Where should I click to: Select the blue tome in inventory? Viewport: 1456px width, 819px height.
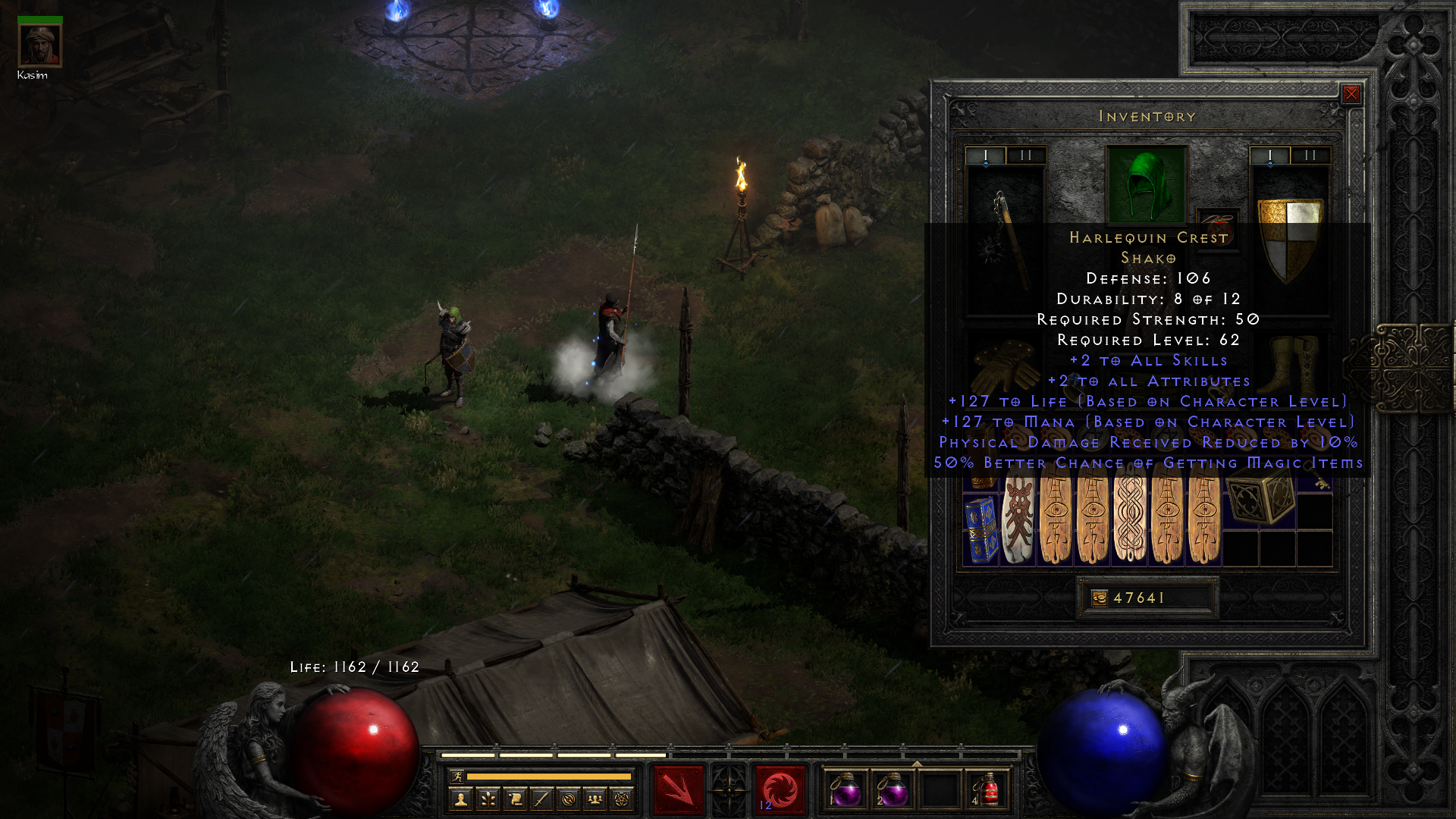[x=980, y=529]
